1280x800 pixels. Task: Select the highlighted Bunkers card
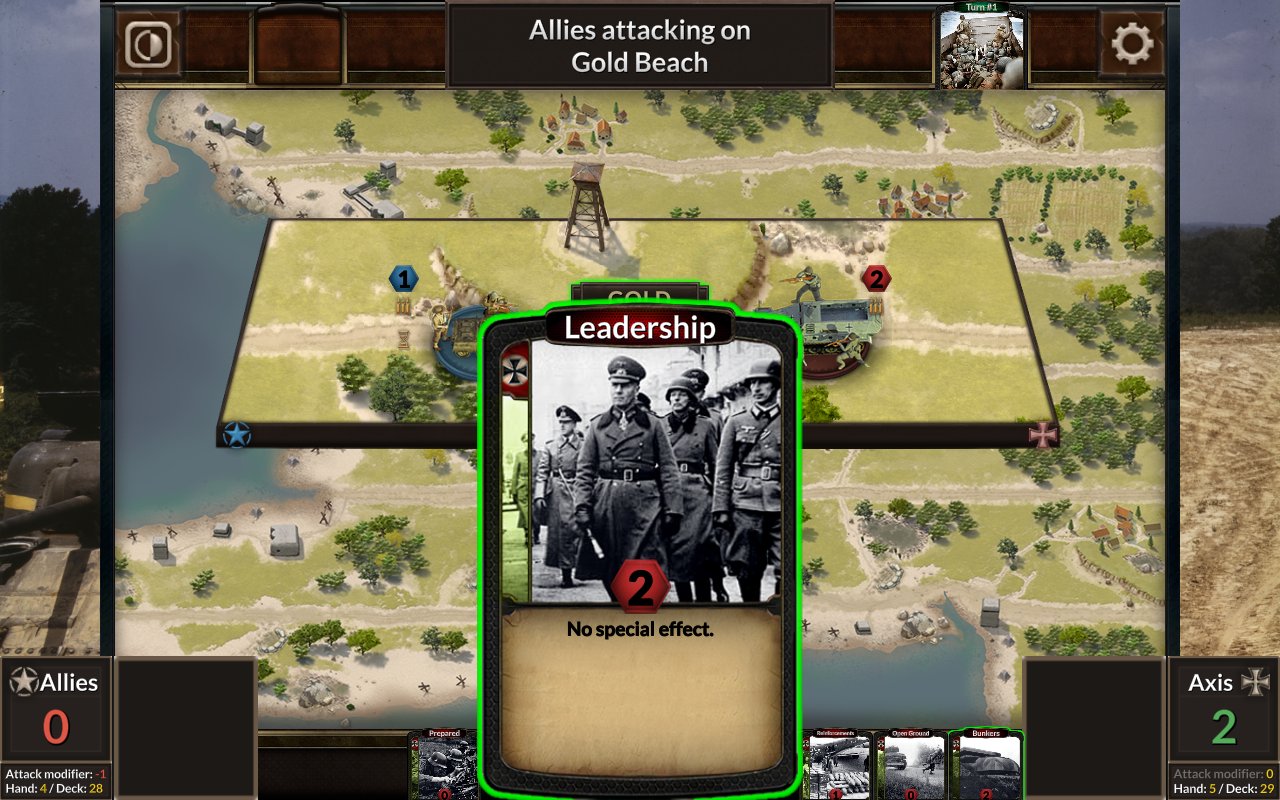click(x=983, y=770)
